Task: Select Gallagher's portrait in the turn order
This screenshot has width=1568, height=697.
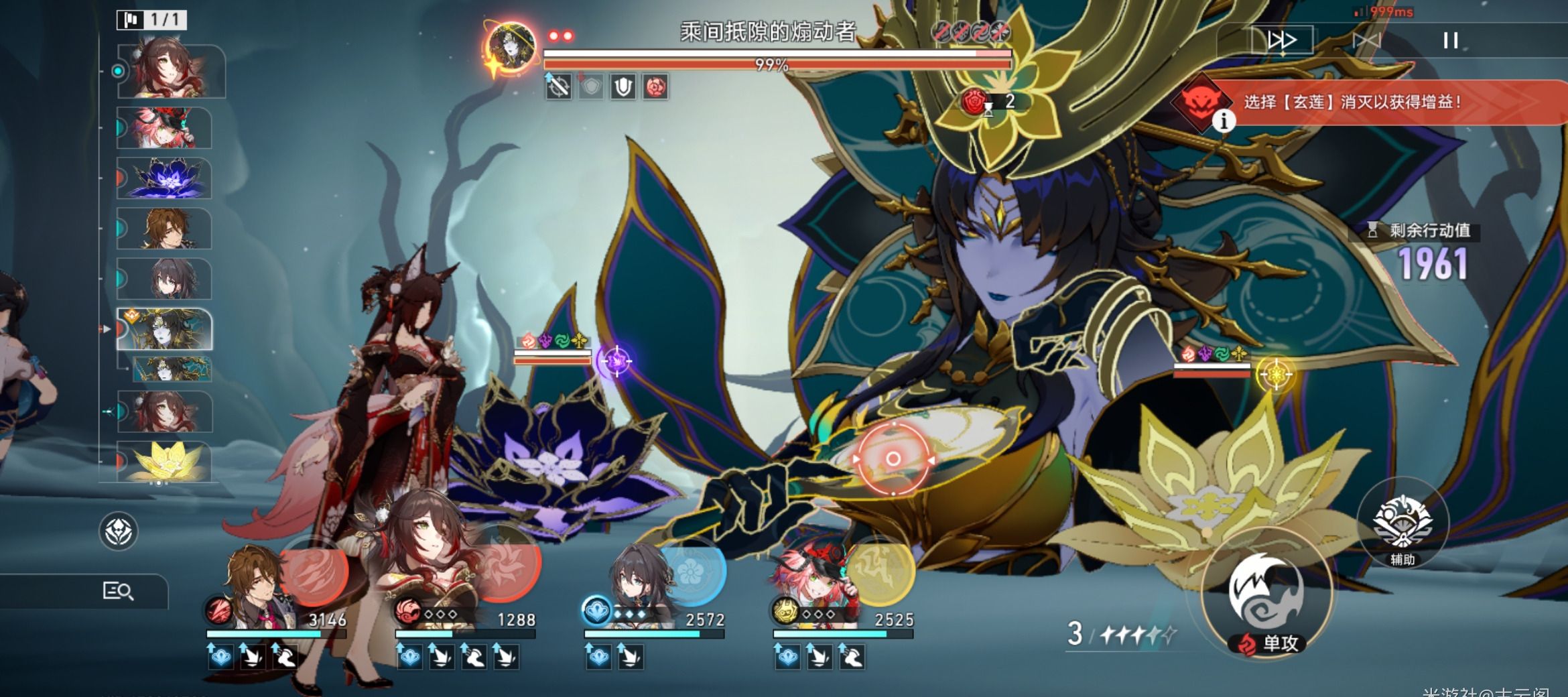Action: point(166,229)
